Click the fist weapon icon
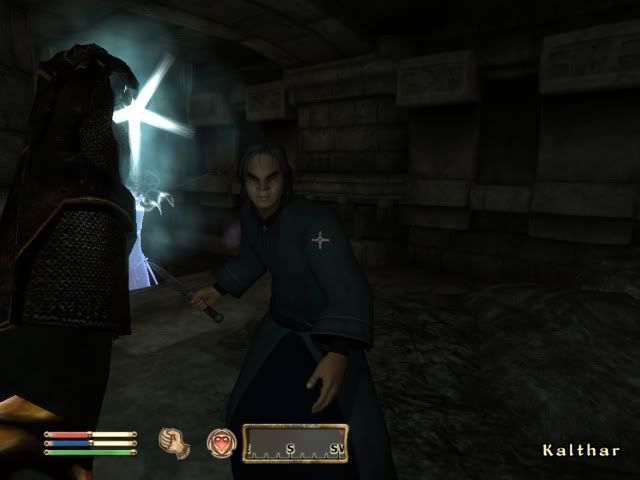 (x=175, y=443)
